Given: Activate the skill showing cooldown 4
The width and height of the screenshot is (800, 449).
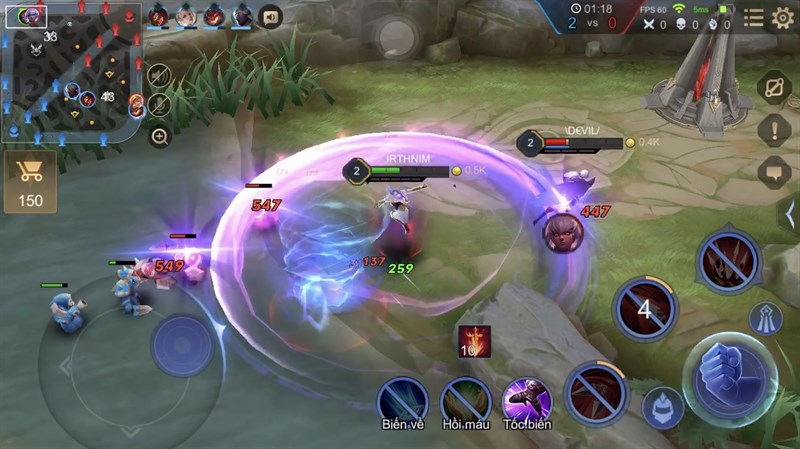Looking at the screenshot, I should [x=645, y=309].
